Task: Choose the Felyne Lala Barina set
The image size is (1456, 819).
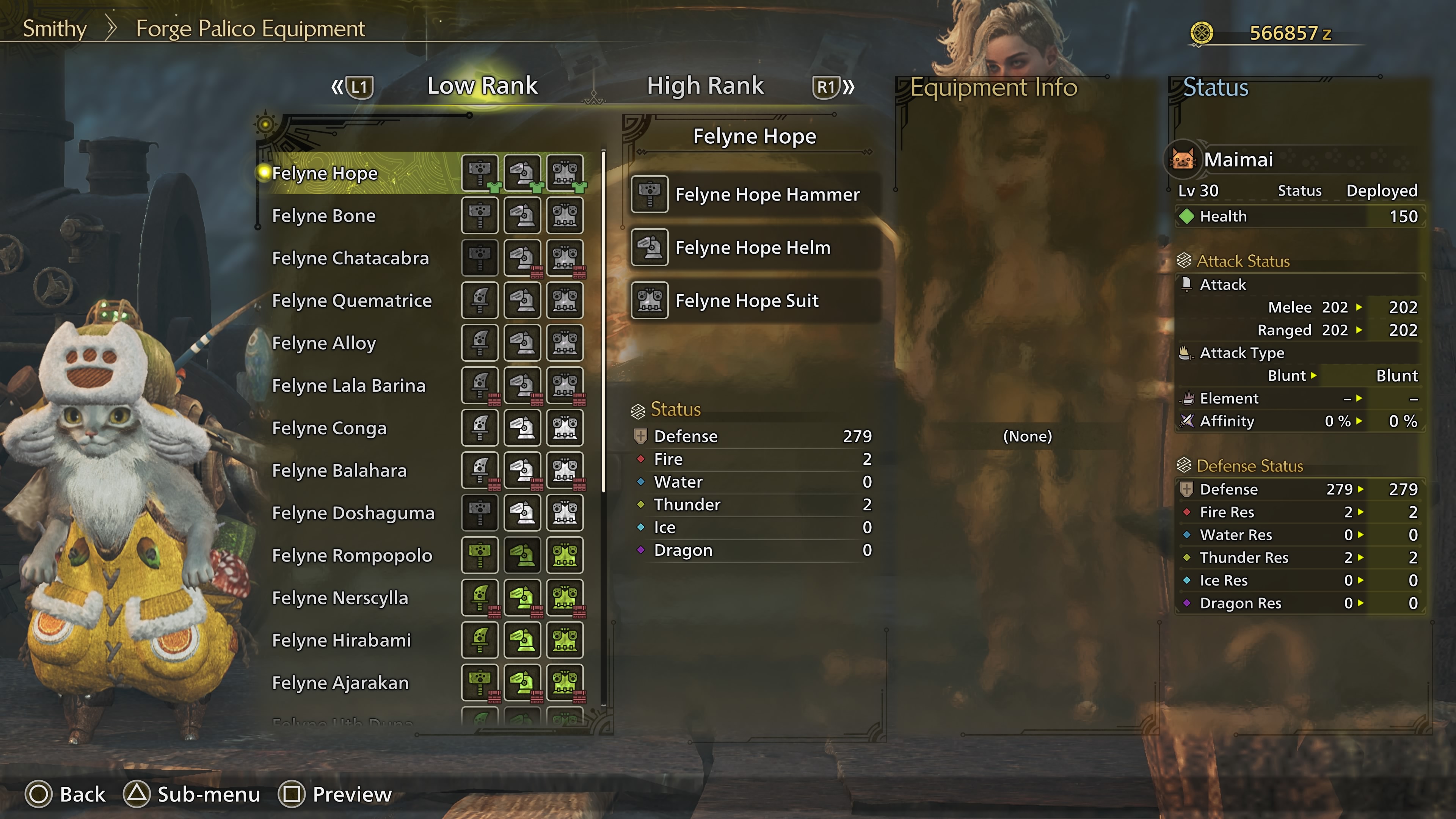Action: pos(348,386)
